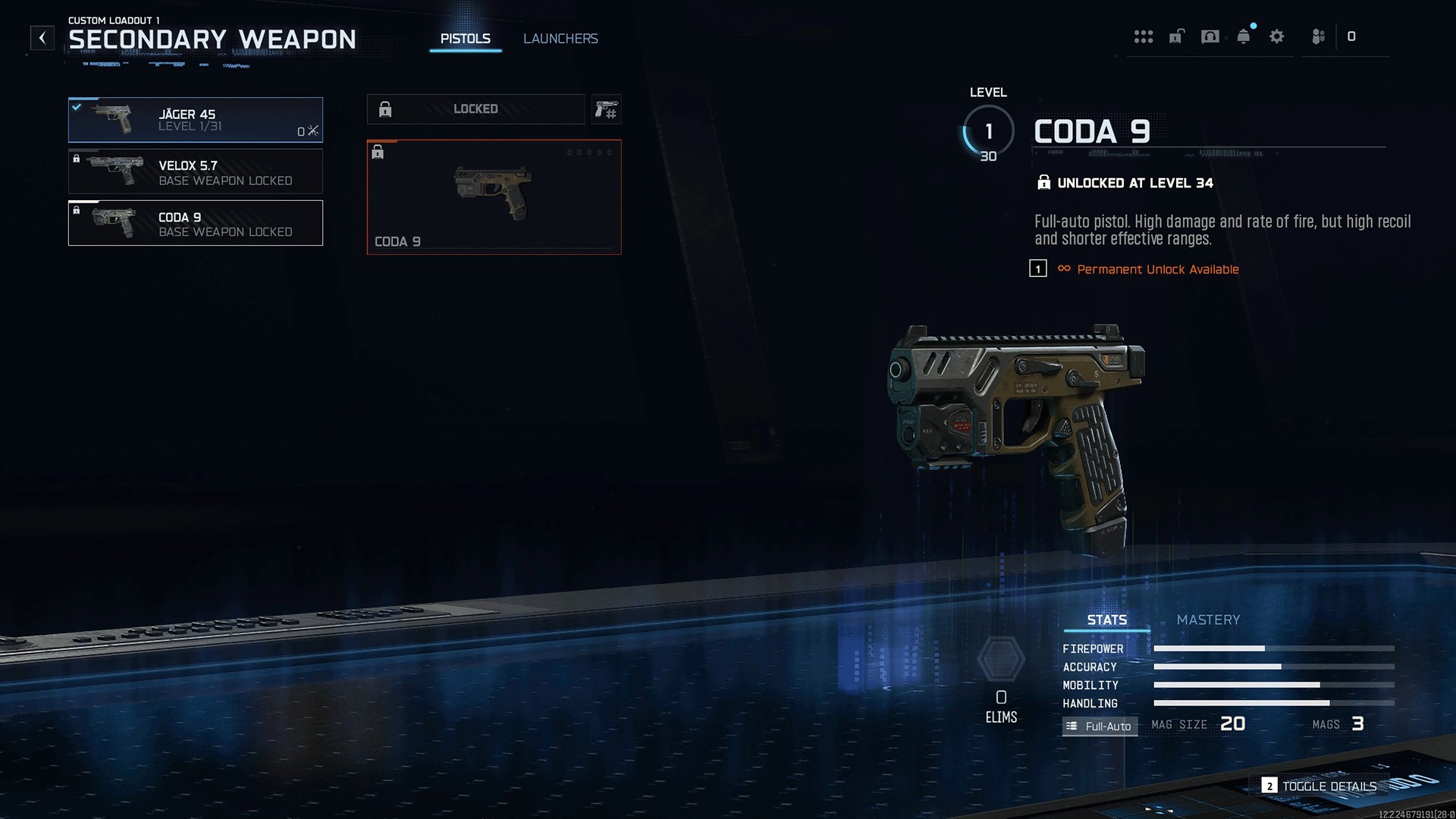Open the Launchers tab

560,39
